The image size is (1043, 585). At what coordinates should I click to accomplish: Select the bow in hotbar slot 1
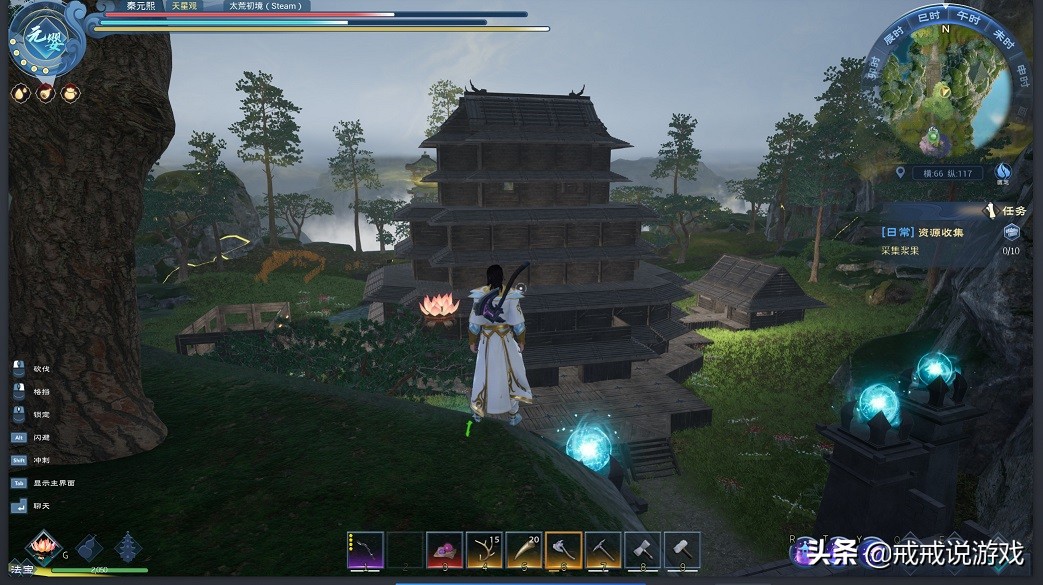point(365,550)
